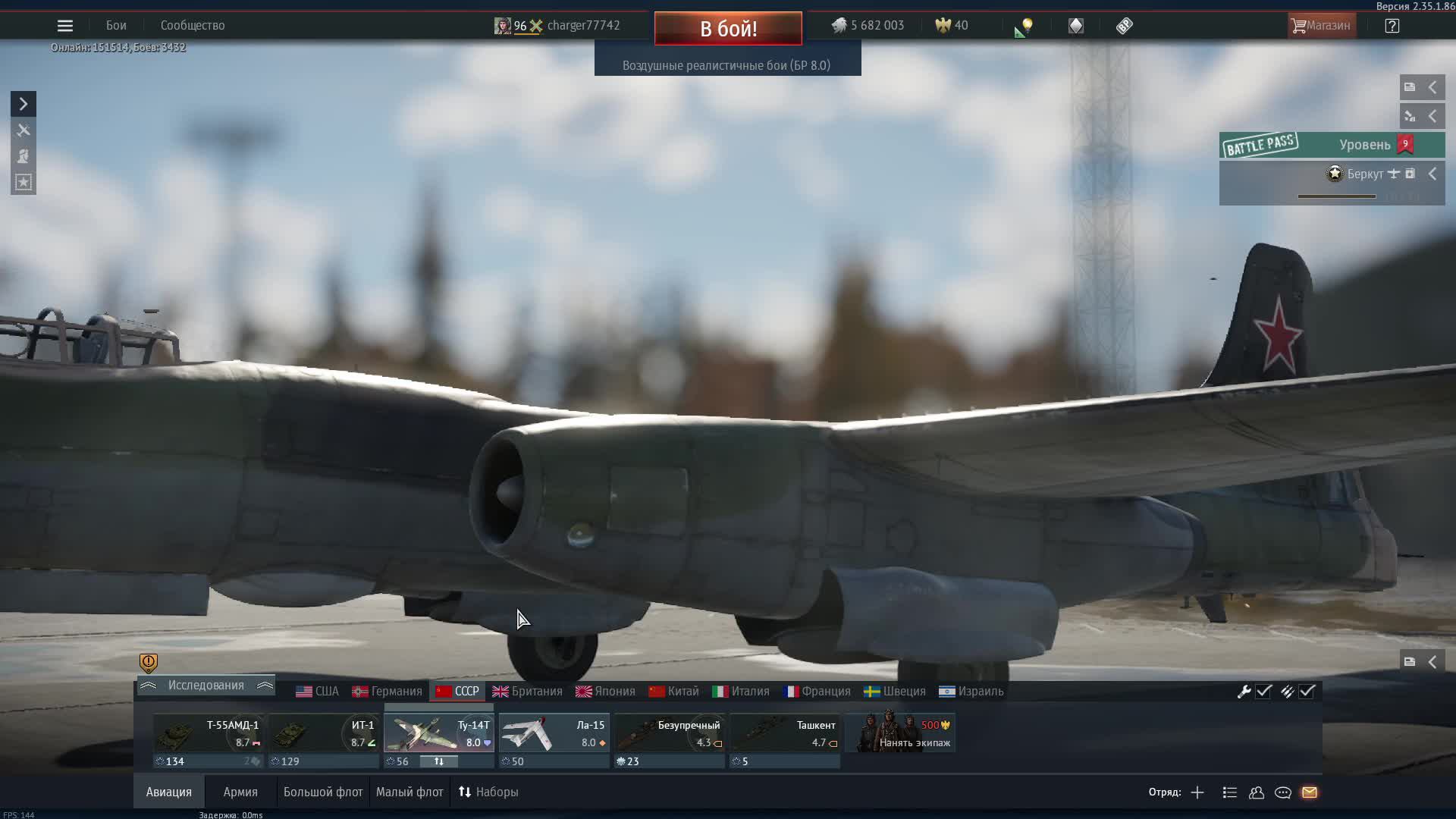Open the contacts list icon near Отряд
Screen dimensions: 1456x819
1228,792
